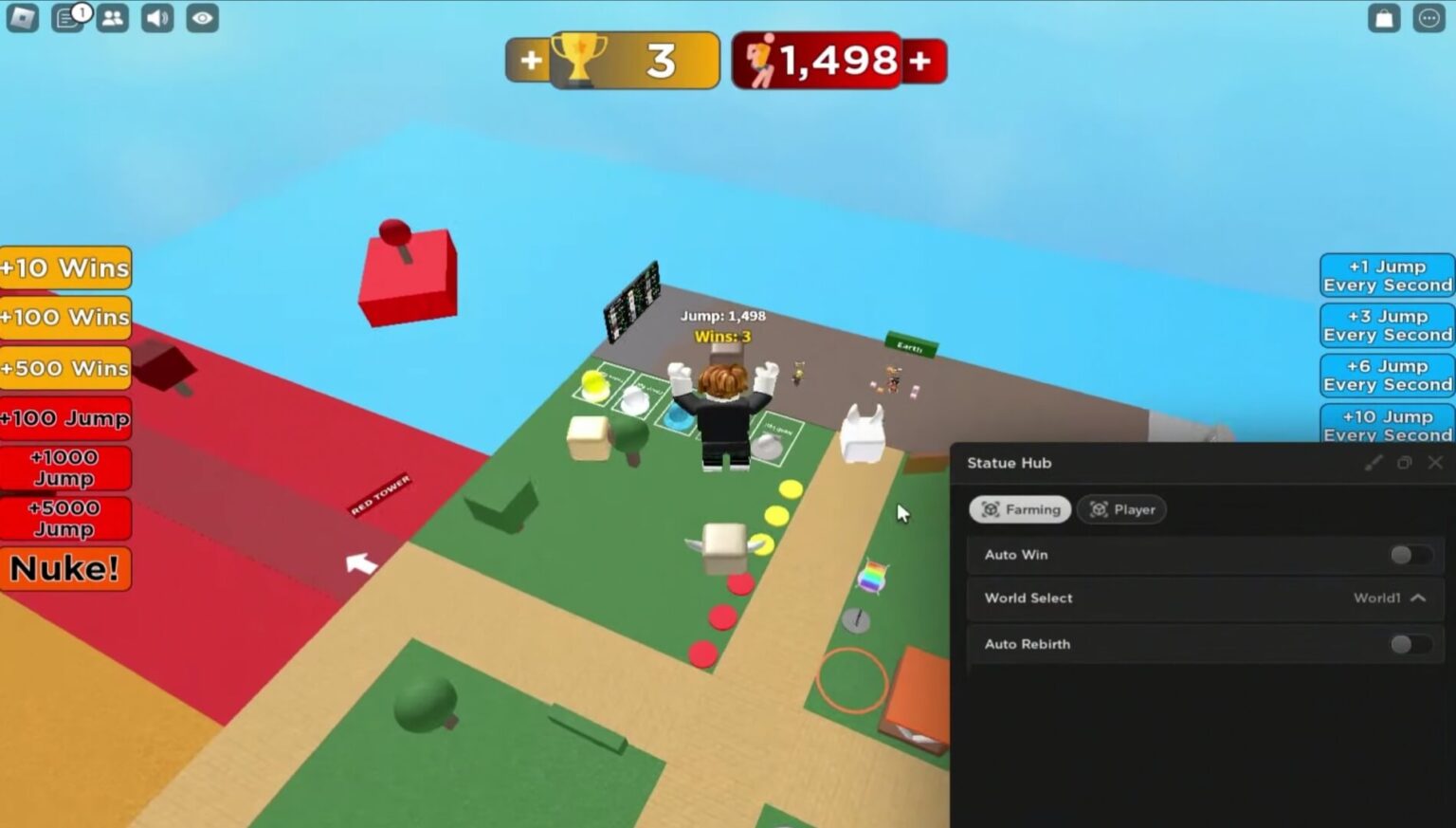The width and height of the screenshot is (1456, 828).
Task: Toggle World1 selection in World Select
Action: (x=1376, y=598)
